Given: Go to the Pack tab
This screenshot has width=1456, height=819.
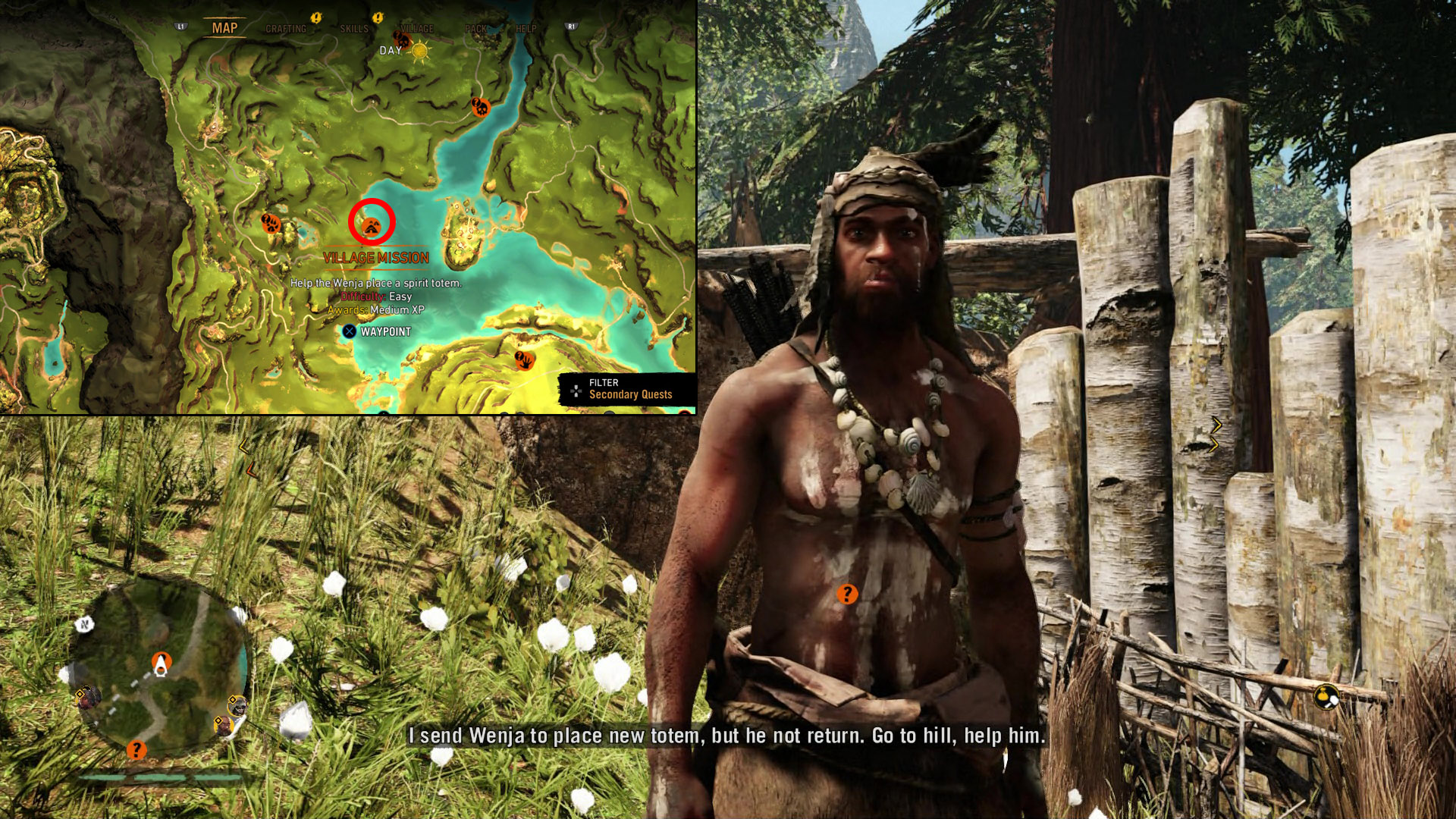Looking at the screenshot, I should 476,29.
